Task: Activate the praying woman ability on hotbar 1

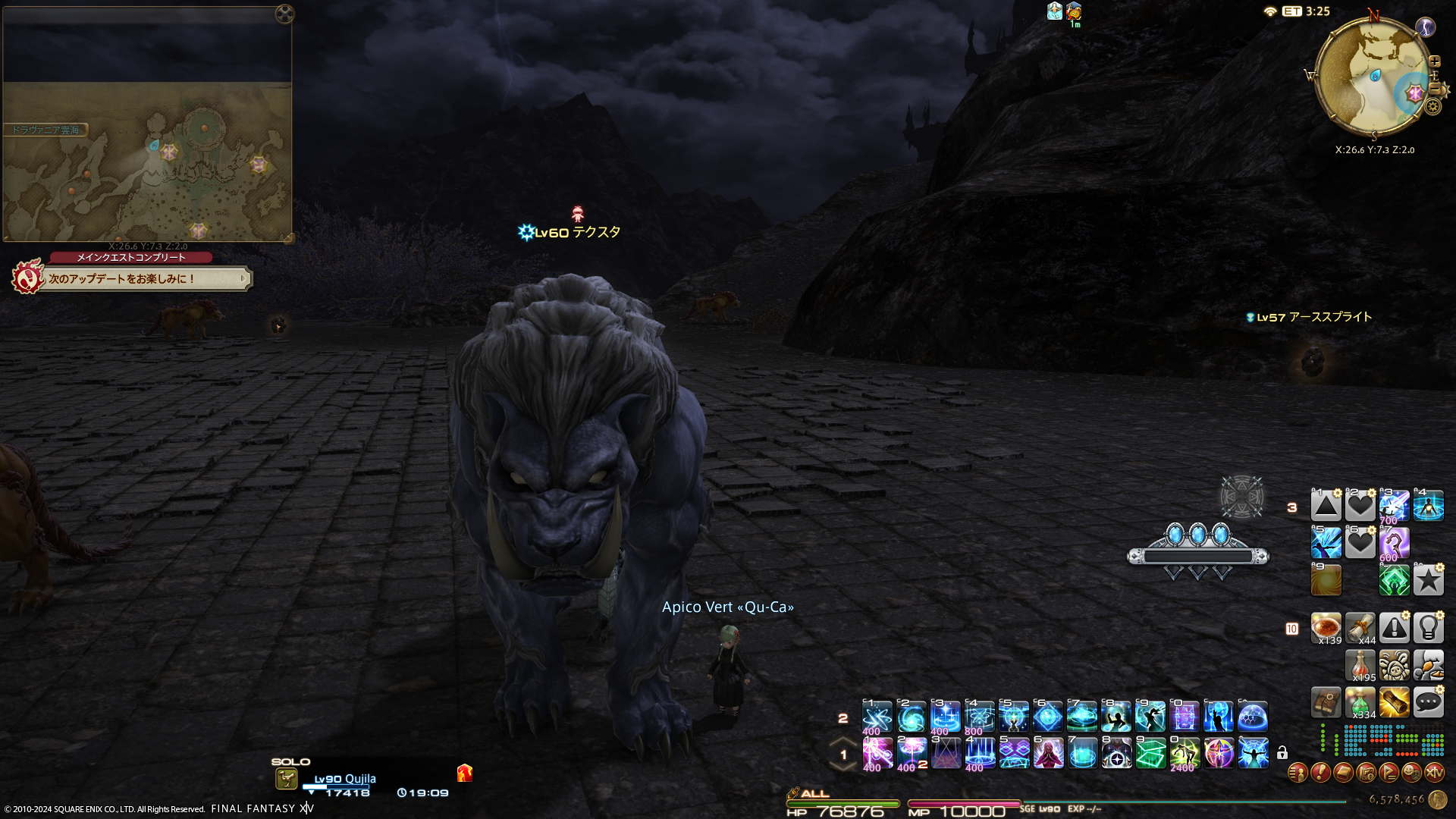Action: coord(1048,754)
